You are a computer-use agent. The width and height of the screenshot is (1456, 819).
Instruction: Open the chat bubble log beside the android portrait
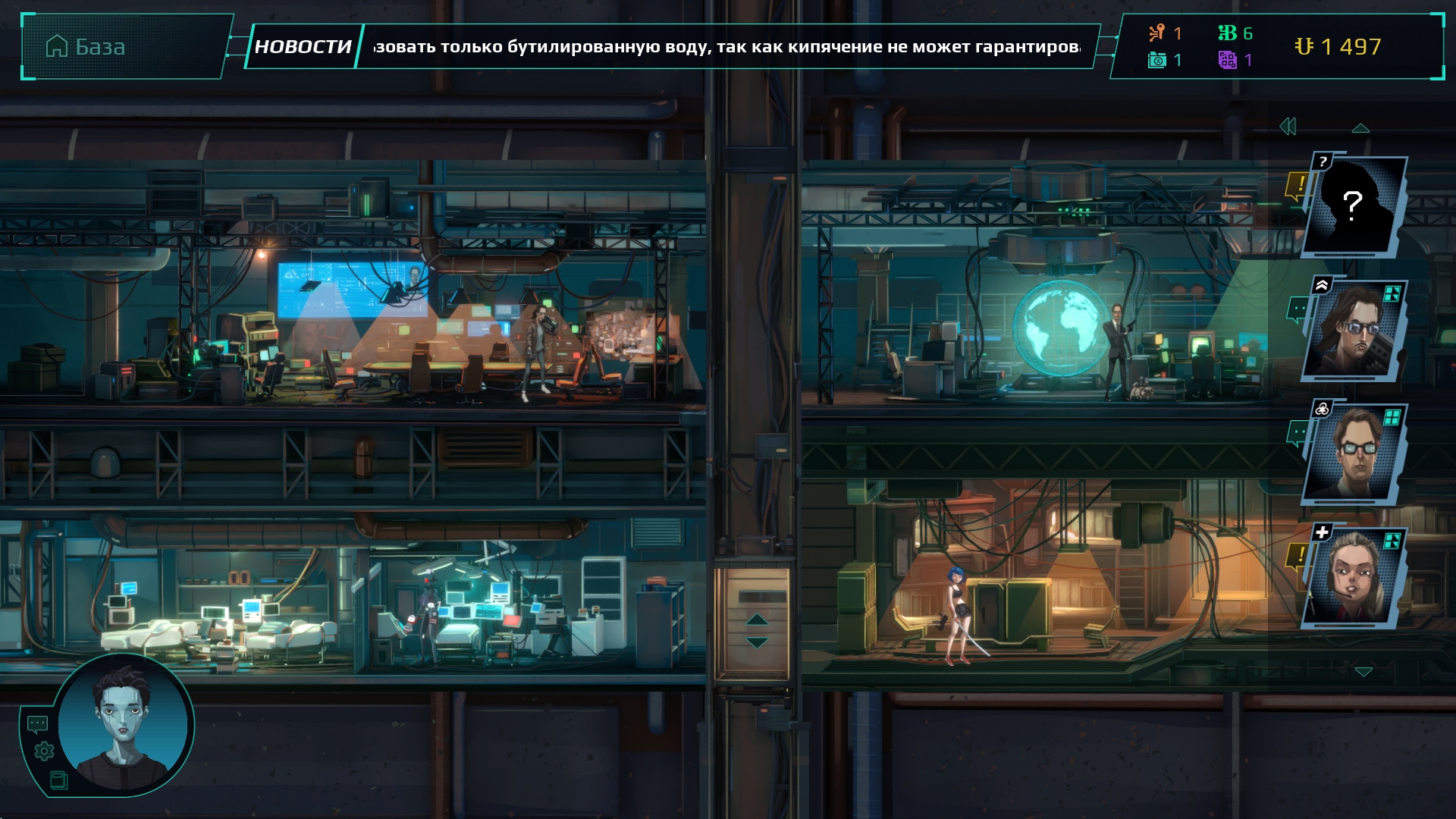coord(37,724)
